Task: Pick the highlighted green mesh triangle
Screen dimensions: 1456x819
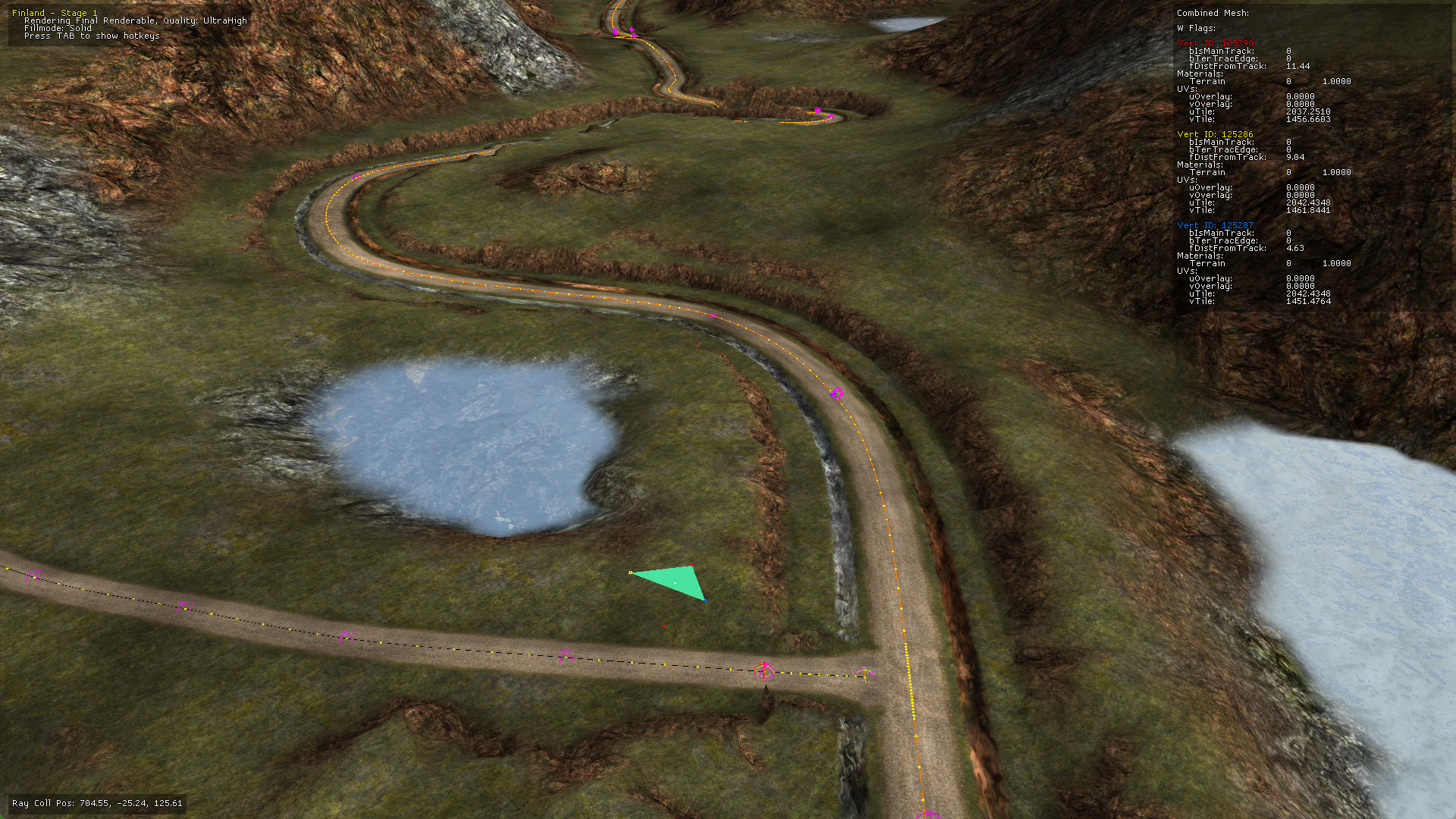Action: point(675,581)
